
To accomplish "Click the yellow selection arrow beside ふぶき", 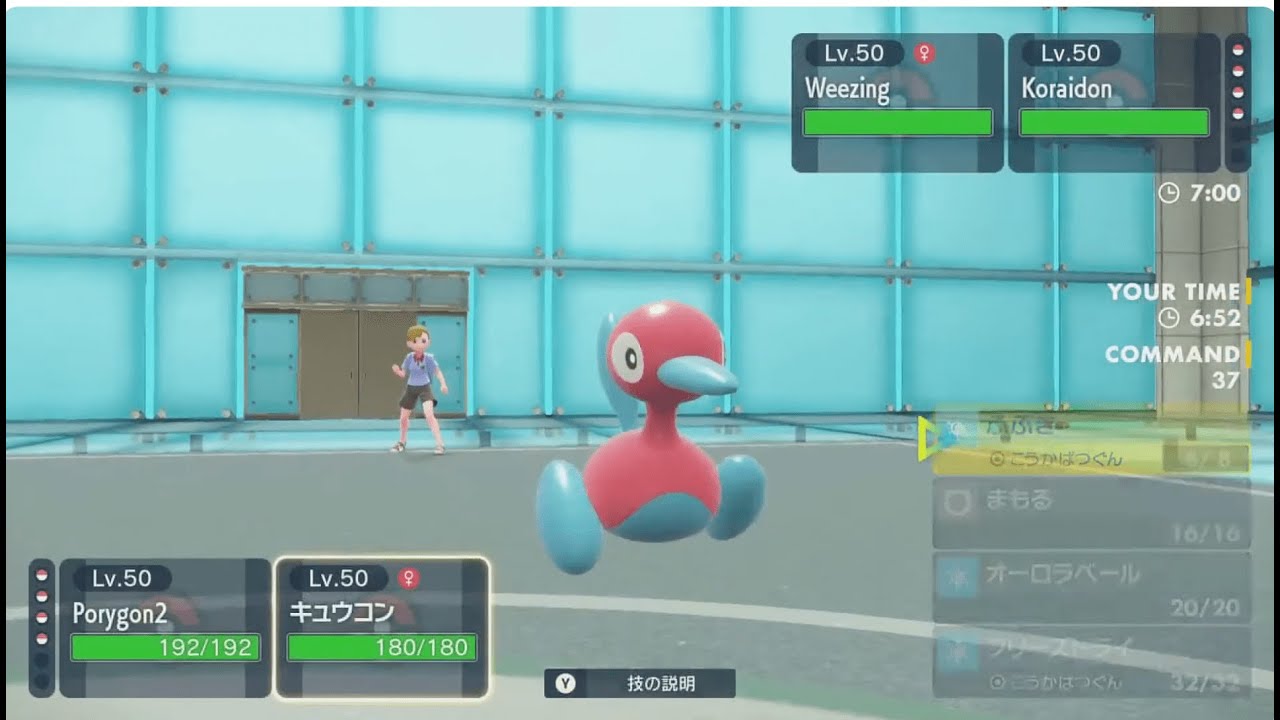I will [926, 437].
